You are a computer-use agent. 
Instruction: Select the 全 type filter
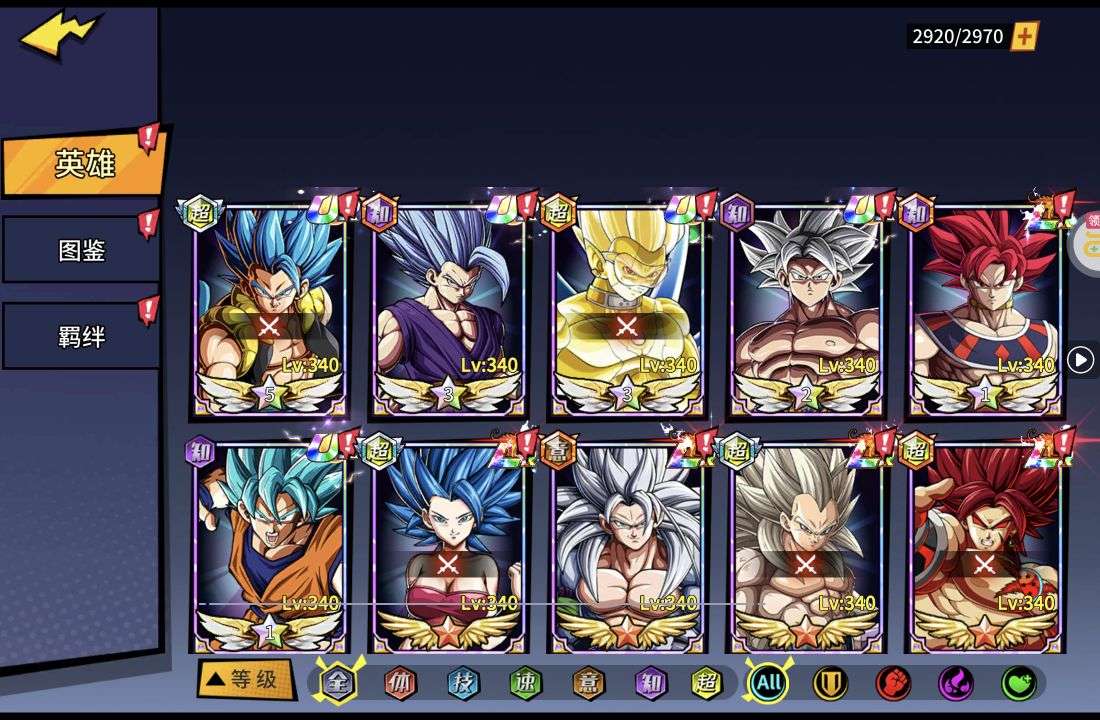click(x=338, y=683)
